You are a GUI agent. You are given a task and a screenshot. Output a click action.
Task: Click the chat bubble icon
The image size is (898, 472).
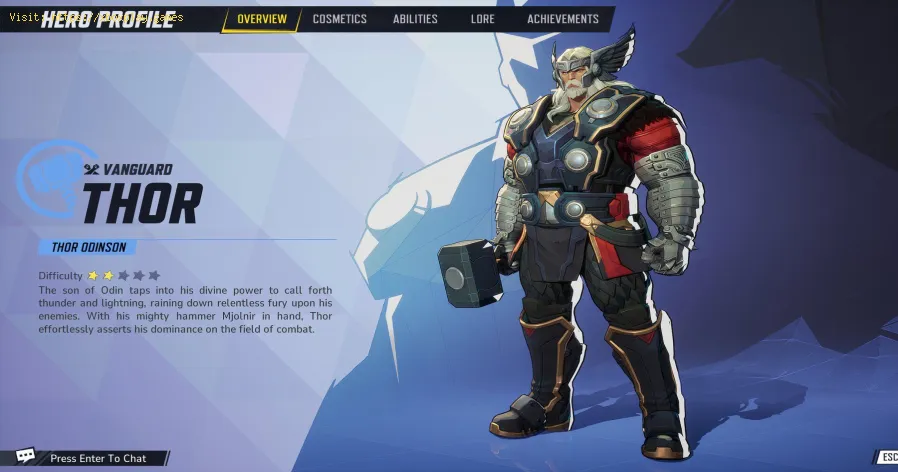coord(25,457)
